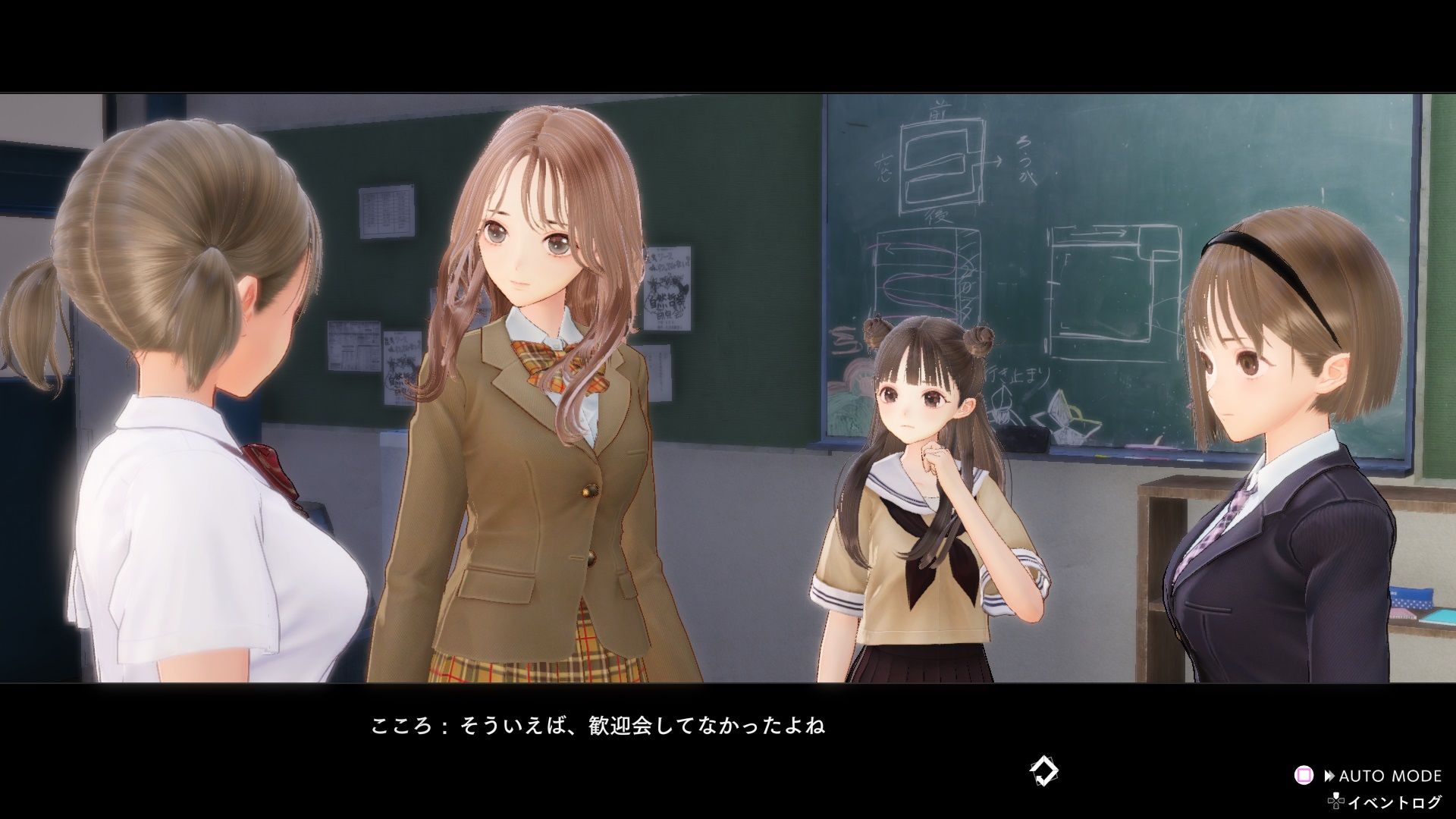Open the イベントログ event log

[1401, 801]
